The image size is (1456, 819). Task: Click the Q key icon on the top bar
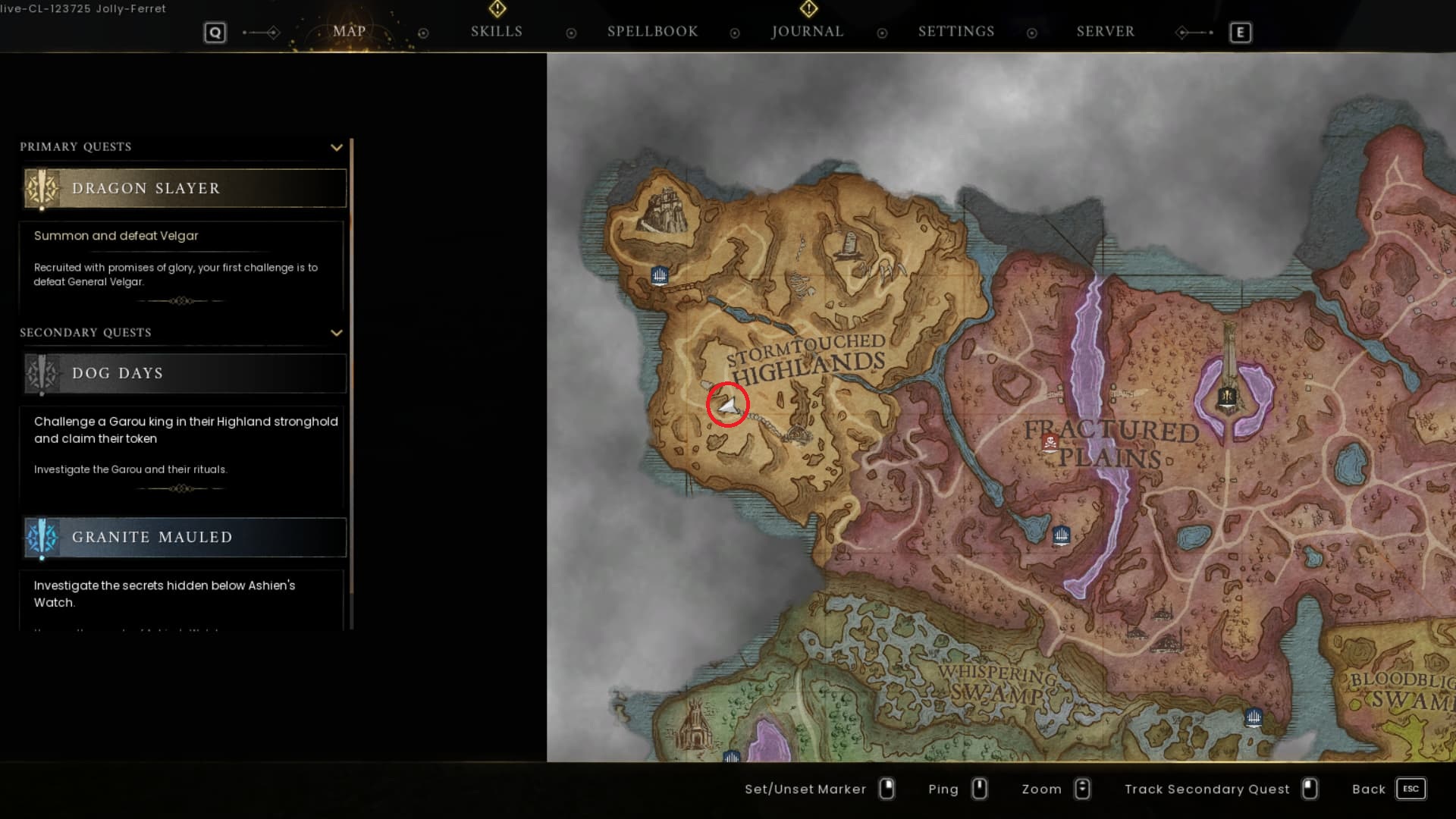click(x=215, y=33)
